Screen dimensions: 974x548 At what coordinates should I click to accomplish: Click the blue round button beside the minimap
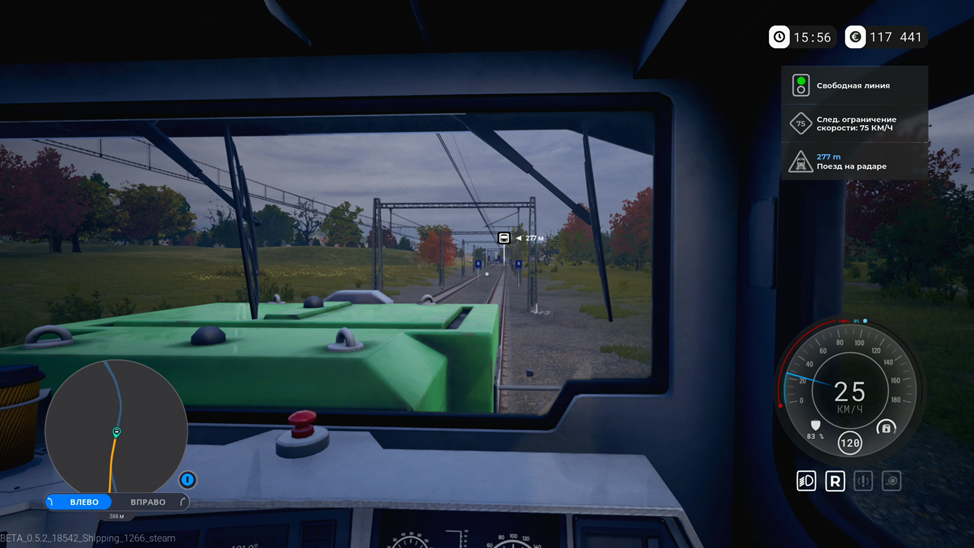point(187,480)
